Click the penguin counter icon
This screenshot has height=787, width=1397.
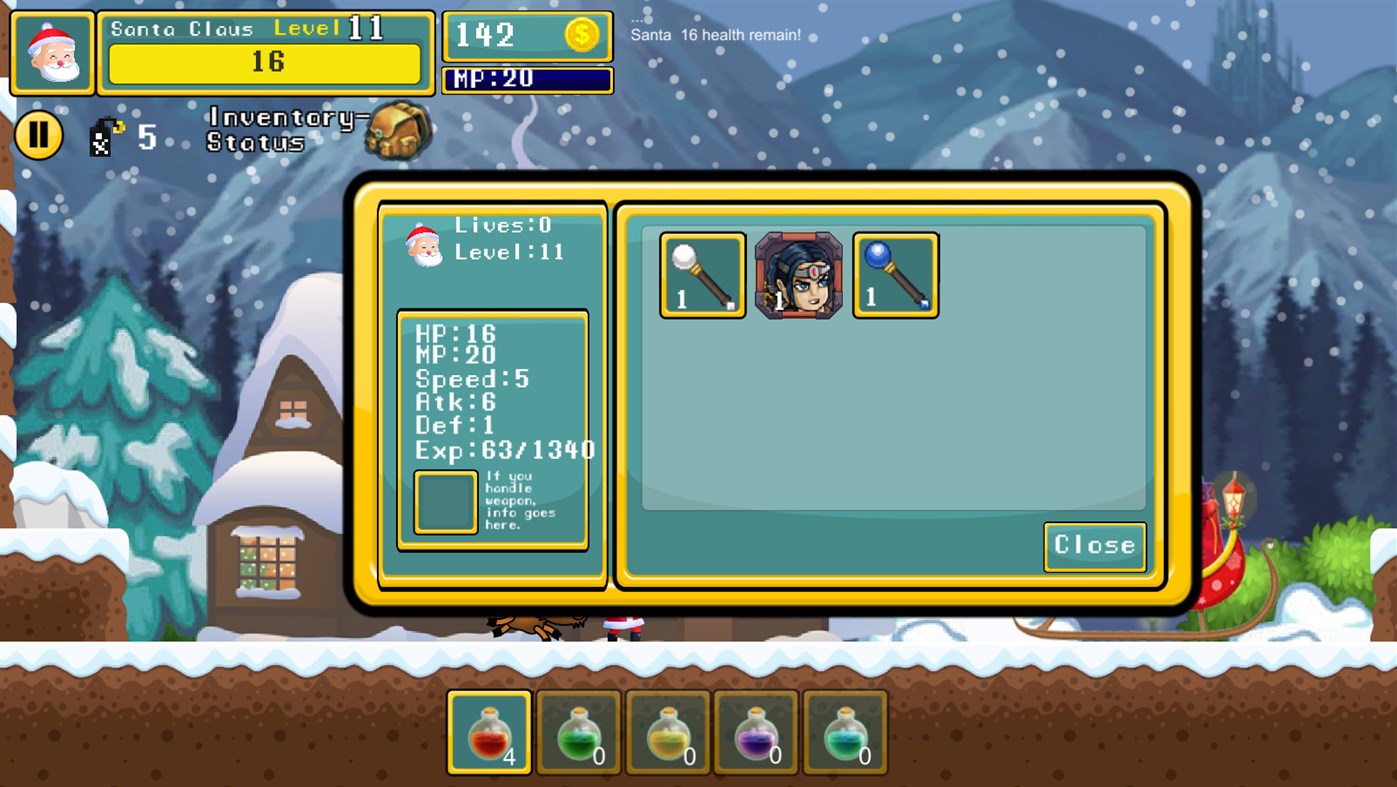pos(101,136)
